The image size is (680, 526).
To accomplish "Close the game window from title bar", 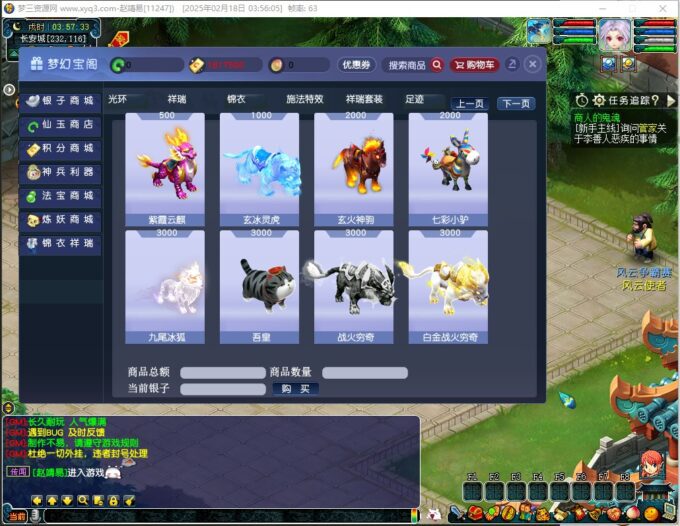I will (x=663, y=8).
